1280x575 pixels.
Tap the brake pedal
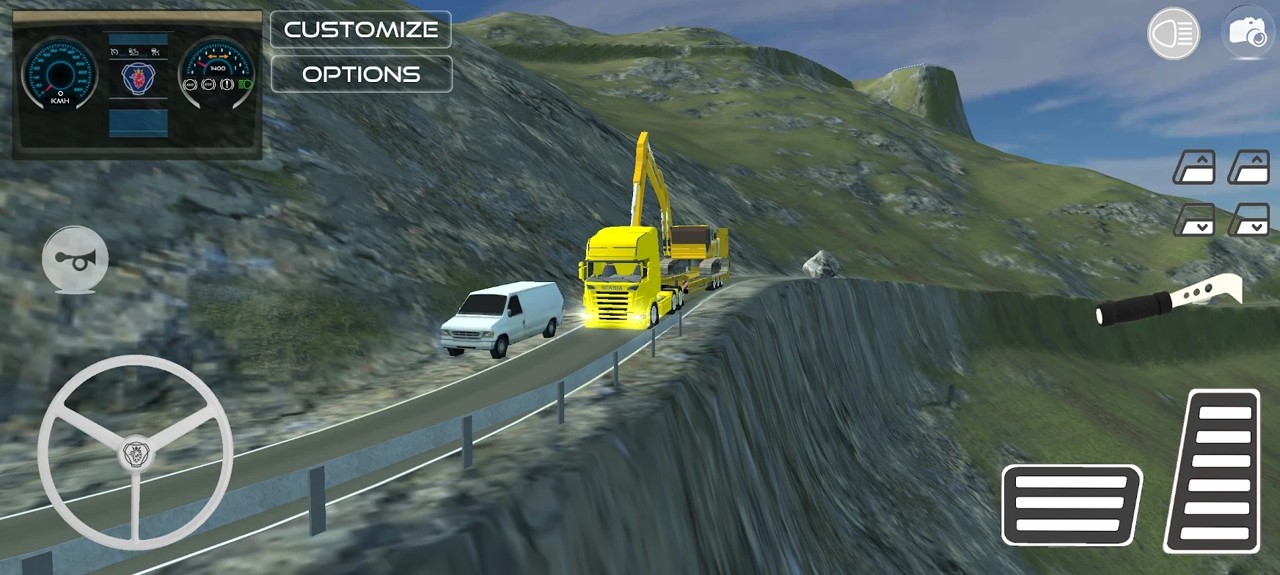click(x=1071, y=504)
